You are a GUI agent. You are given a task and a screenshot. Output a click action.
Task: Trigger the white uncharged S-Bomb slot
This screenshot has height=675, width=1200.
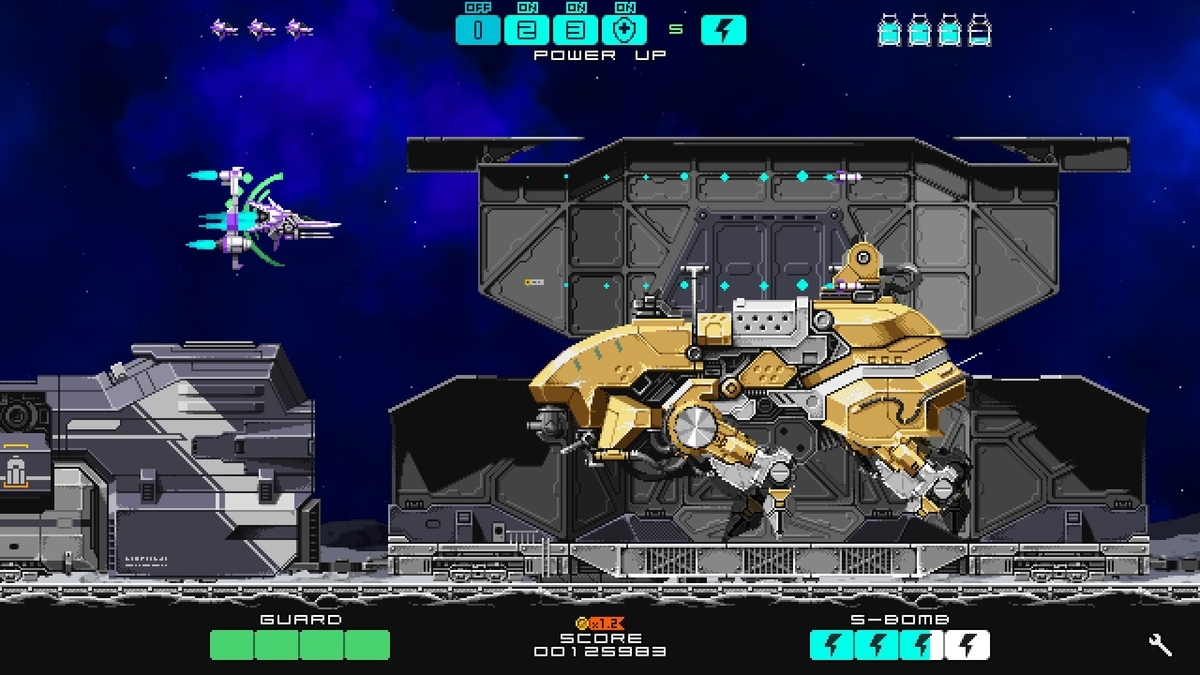(x=967, y=646)
